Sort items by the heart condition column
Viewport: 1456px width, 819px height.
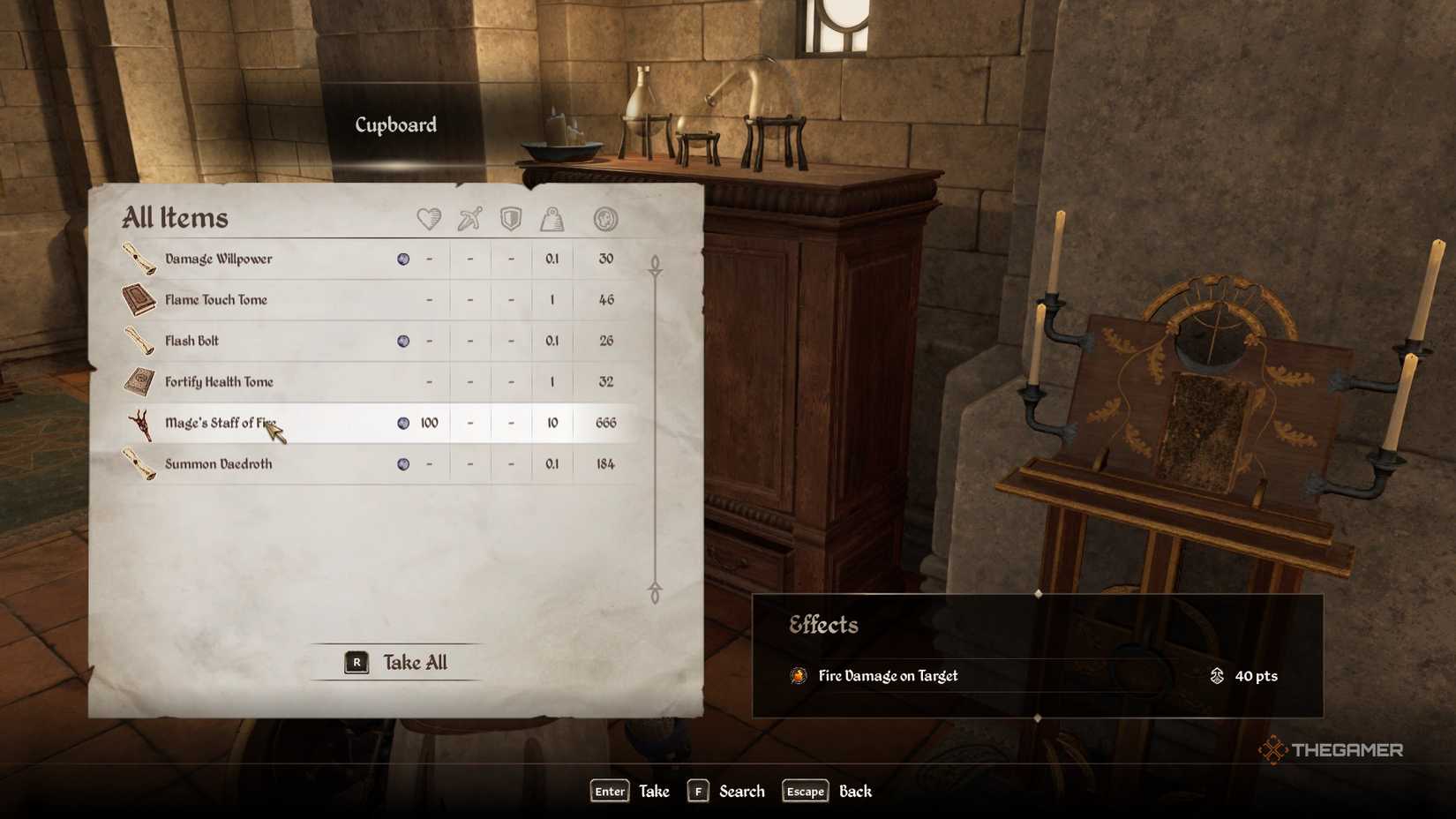428,219
